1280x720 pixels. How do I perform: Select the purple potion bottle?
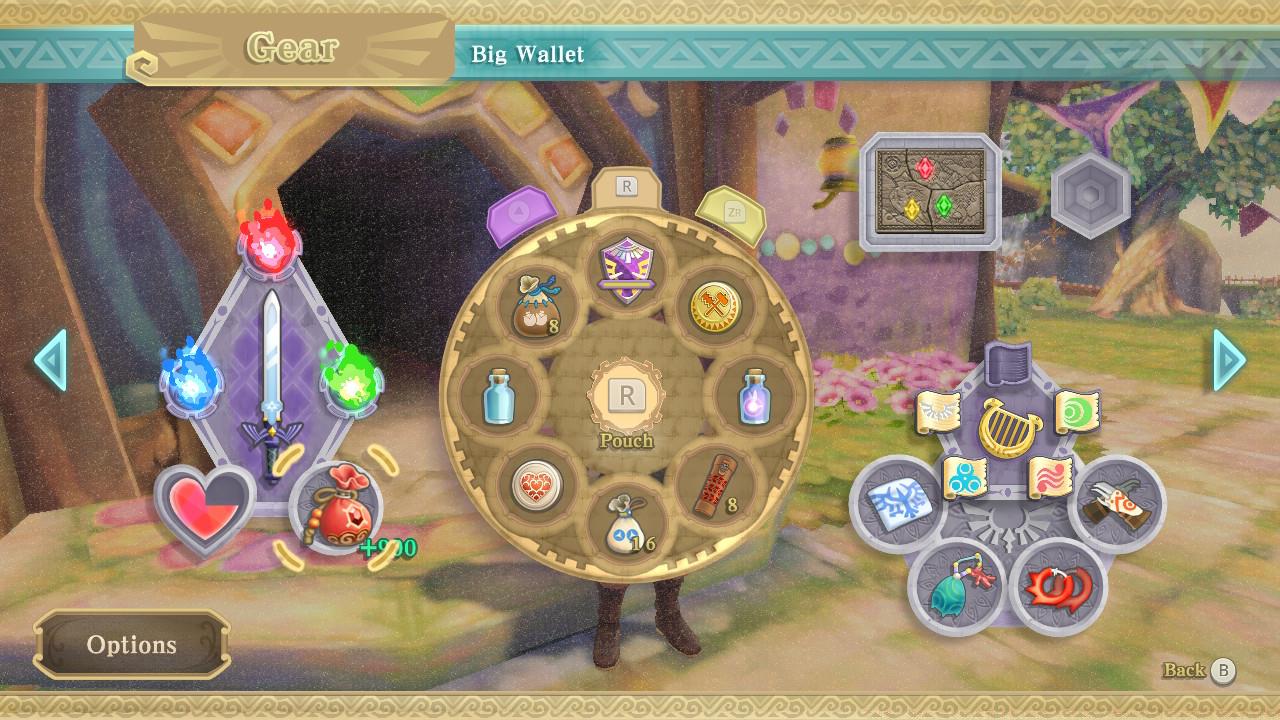click(755, 398)
